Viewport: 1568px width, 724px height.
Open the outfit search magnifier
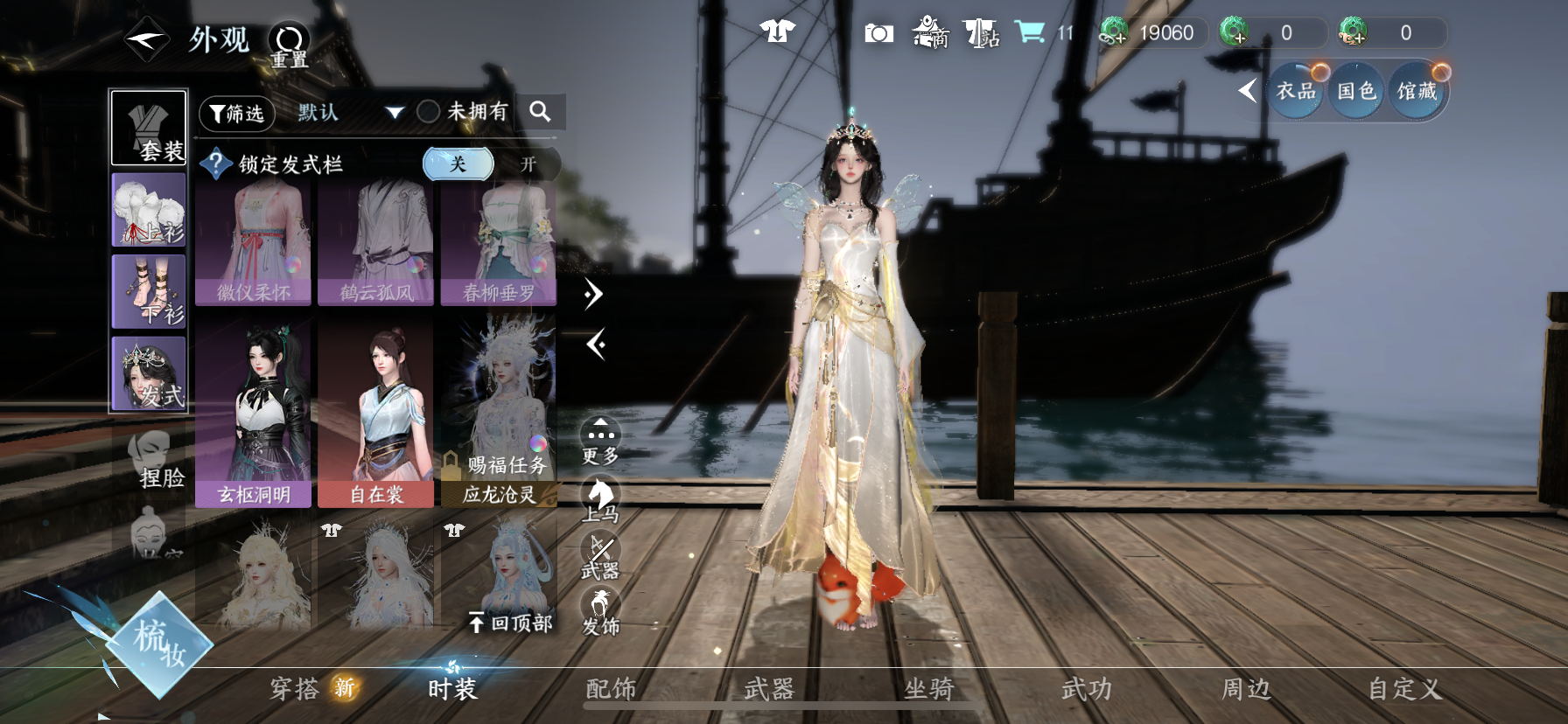(540, 112)
